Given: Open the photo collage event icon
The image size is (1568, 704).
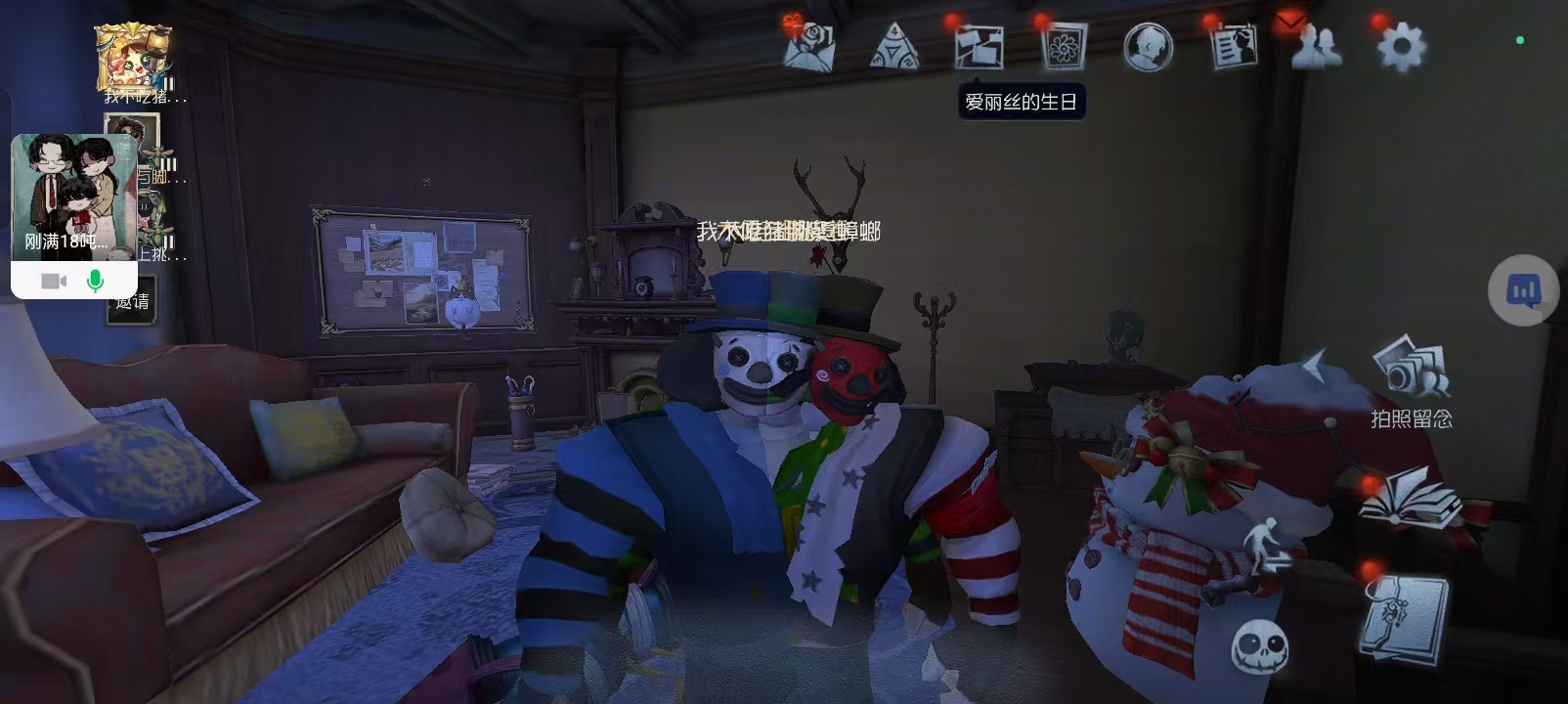Looking at the screenshot, I should pyautogui.click(x=979, y=46).
